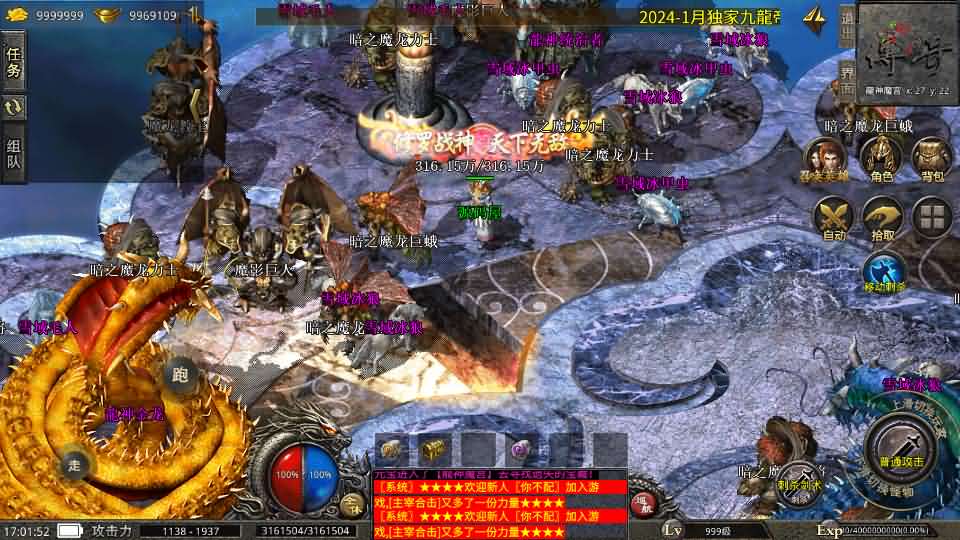This screenshot has width=960, height=540.
Task: Open the 召唤英雄 hero summon icon
Action: 823,158
